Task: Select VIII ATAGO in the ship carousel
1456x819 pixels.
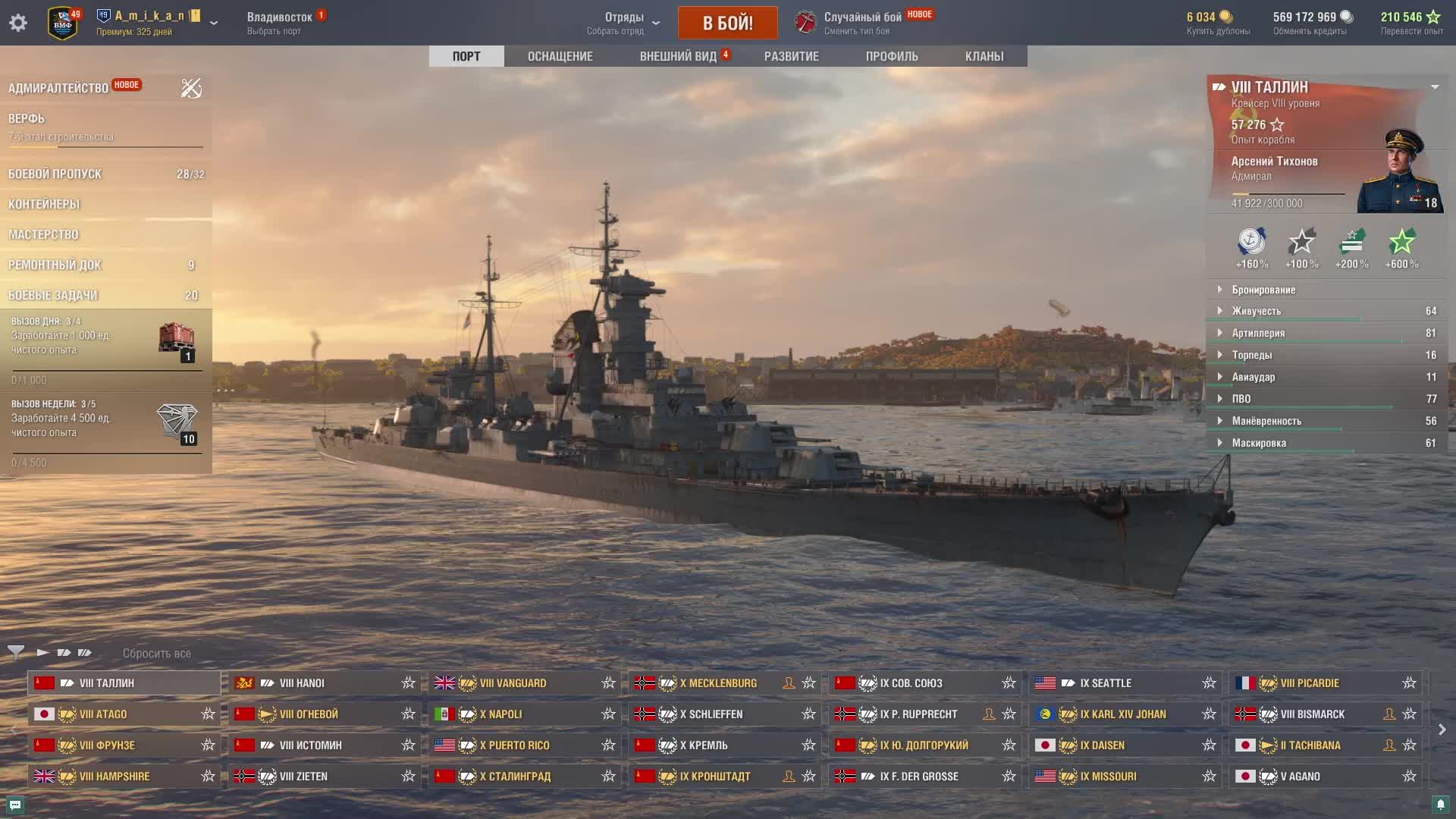Action: (x=103, y=714)
